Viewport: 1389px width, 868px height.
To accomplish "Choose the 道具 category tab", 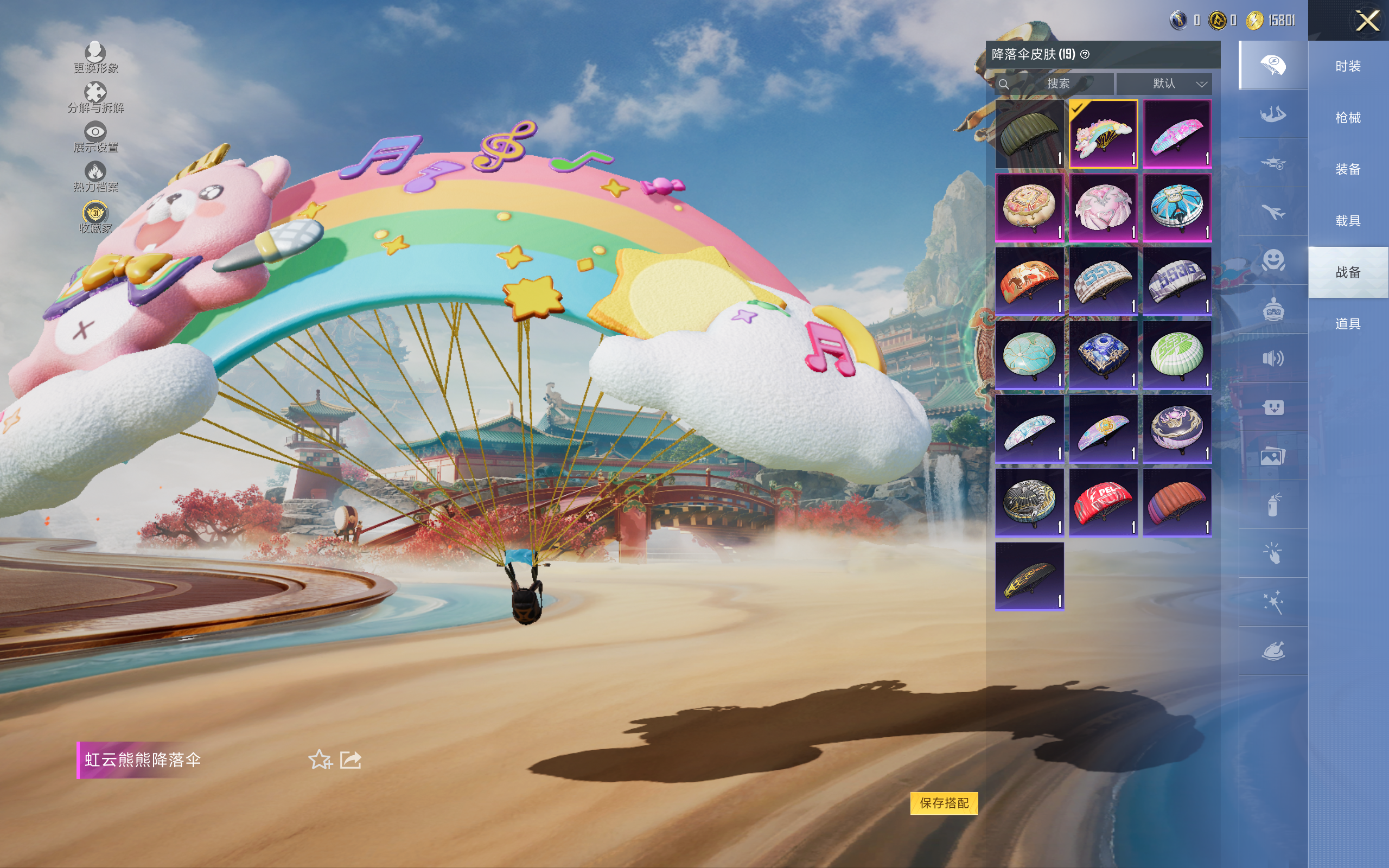I will coord(1348,324).
